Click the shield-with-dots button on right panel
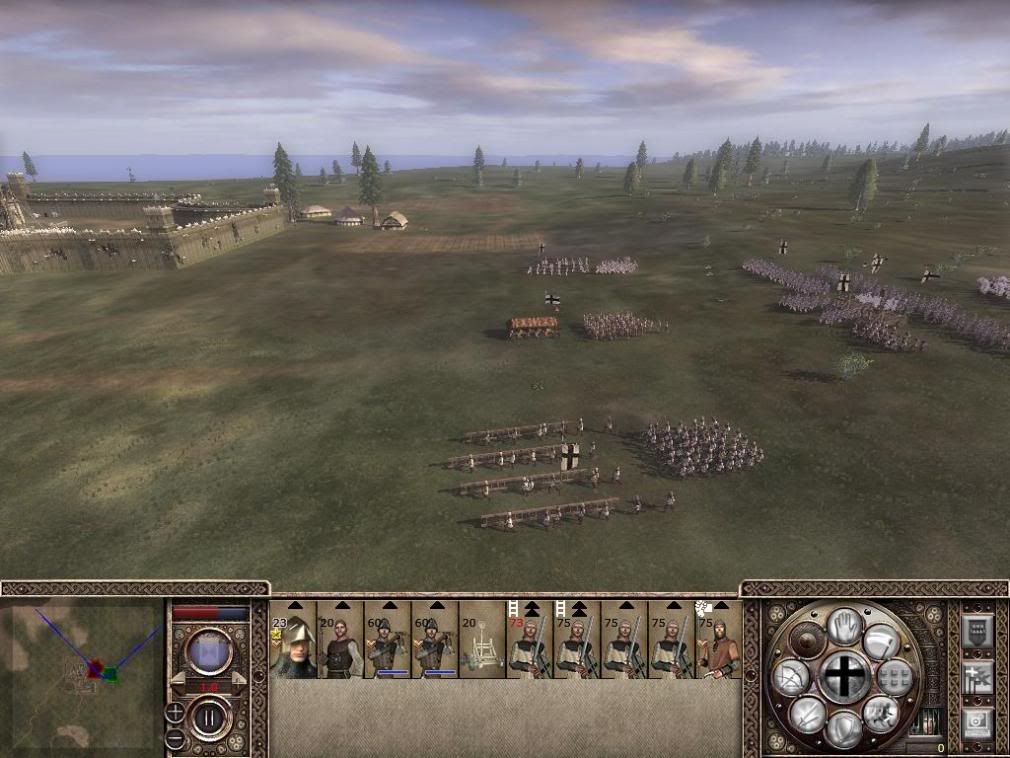The height and width of the screenshot is (758, 1010). tap(977, 630)
